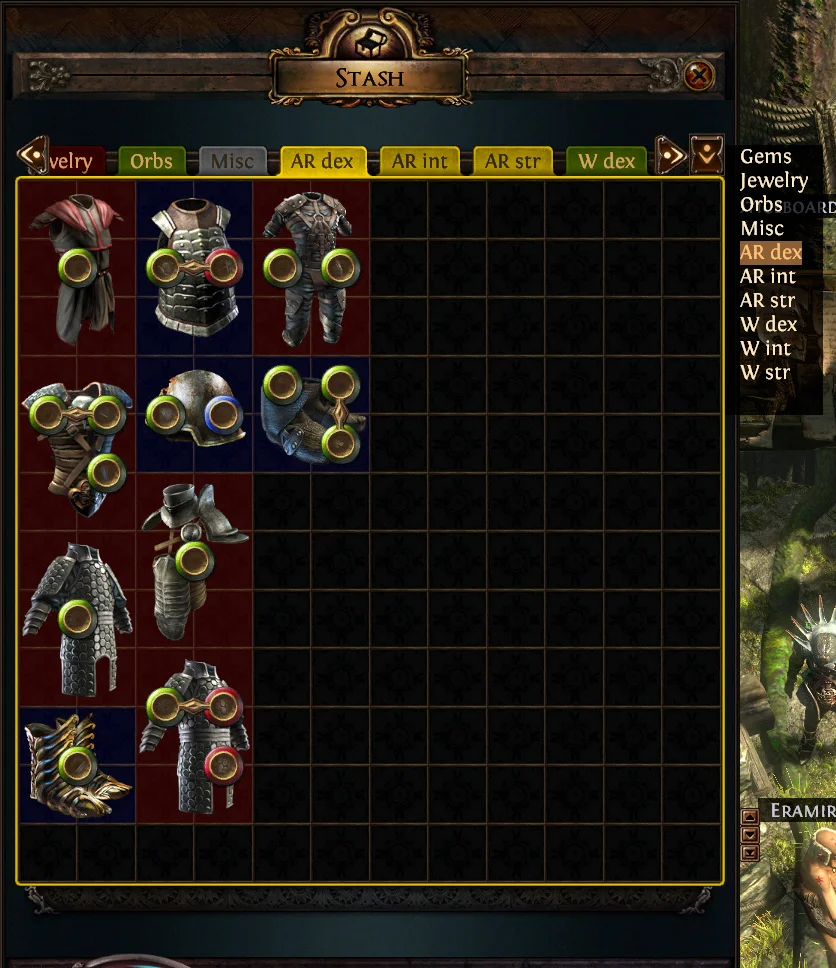Open the Misc stash tab
The height and width of the screenshot is (968, 836).
coord(232,161)
